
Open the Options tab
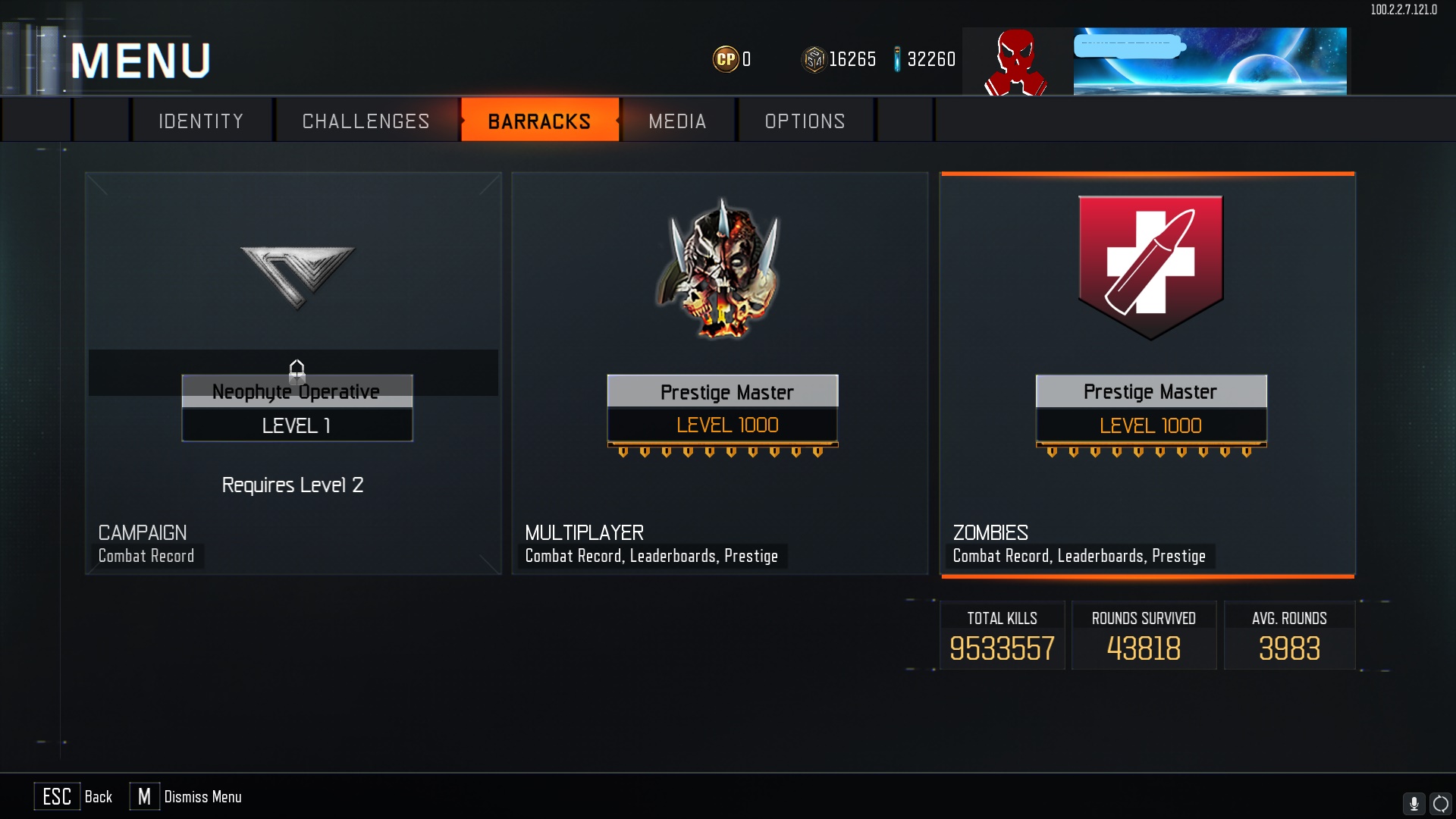(x=805, y=121)
